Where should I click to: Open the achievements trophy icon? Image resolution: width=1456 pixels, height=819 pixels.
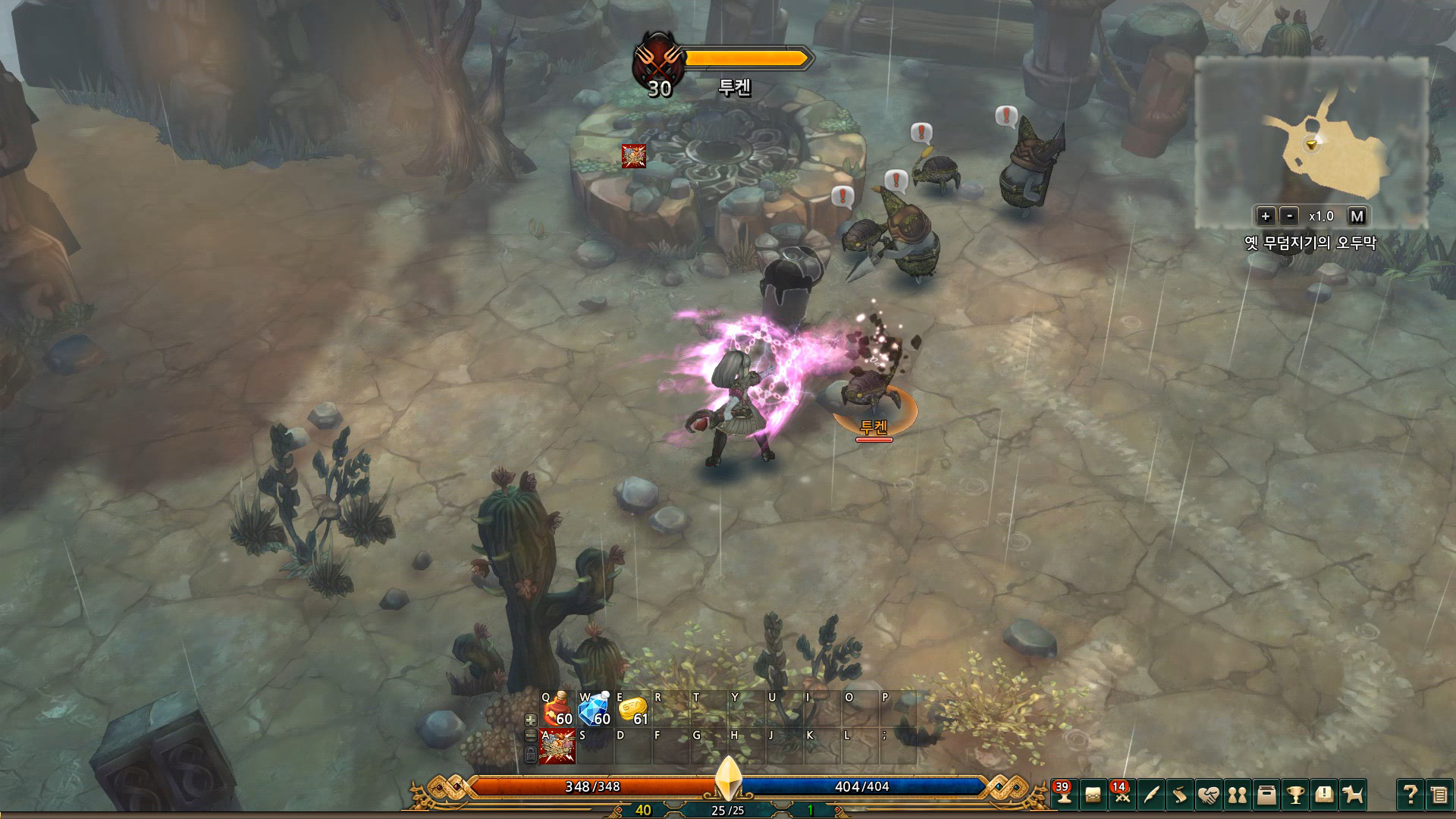[x=1296, y=798]
